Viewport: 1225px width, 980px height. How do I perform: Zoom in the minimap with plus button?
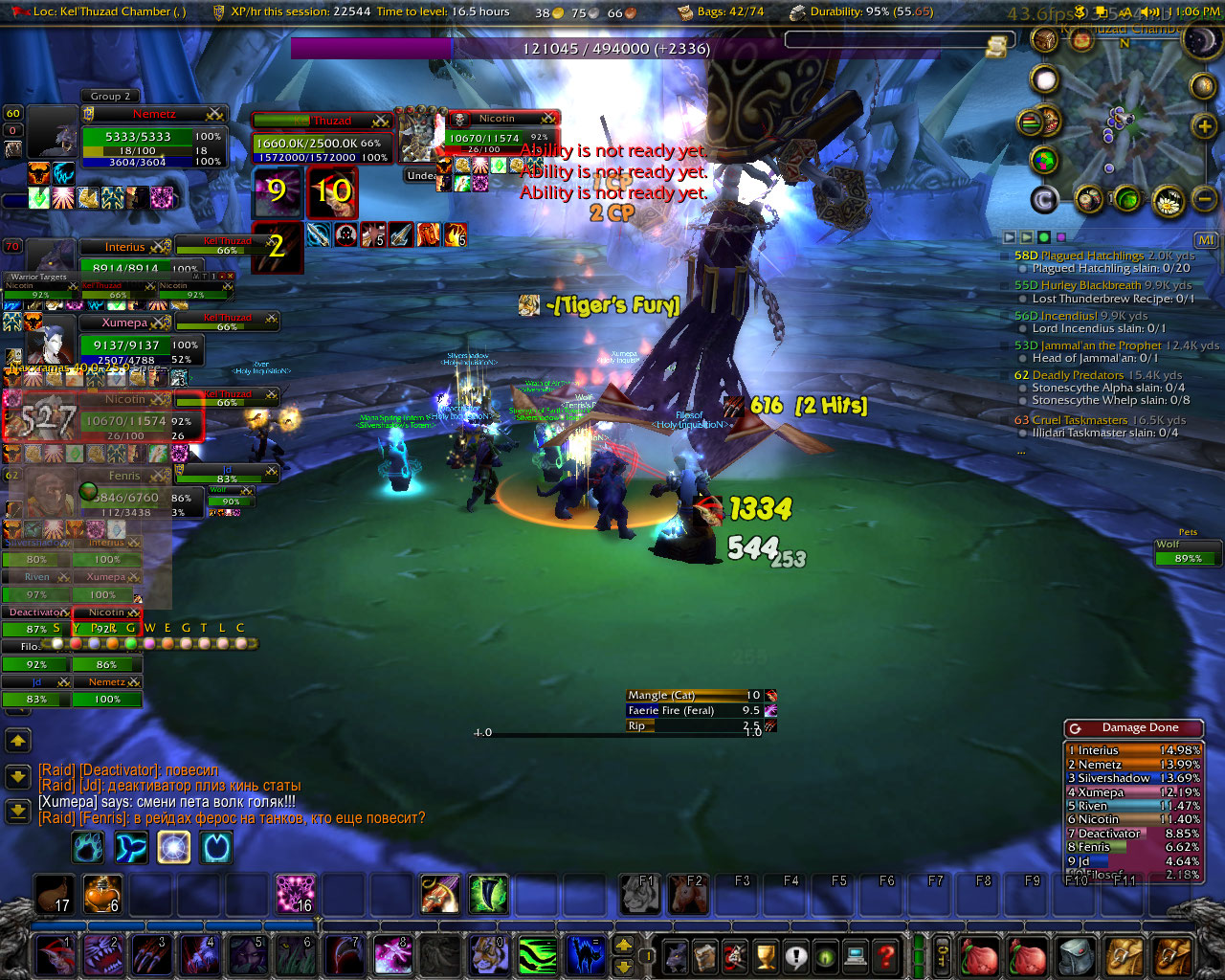pos(1204,126)
